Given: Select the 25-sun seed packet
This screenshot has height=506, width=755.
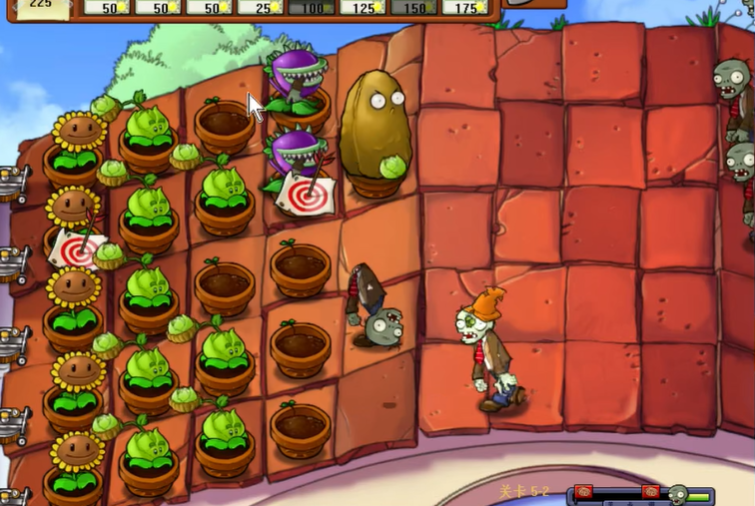Looking at the screenshot, I should [259, 7].
